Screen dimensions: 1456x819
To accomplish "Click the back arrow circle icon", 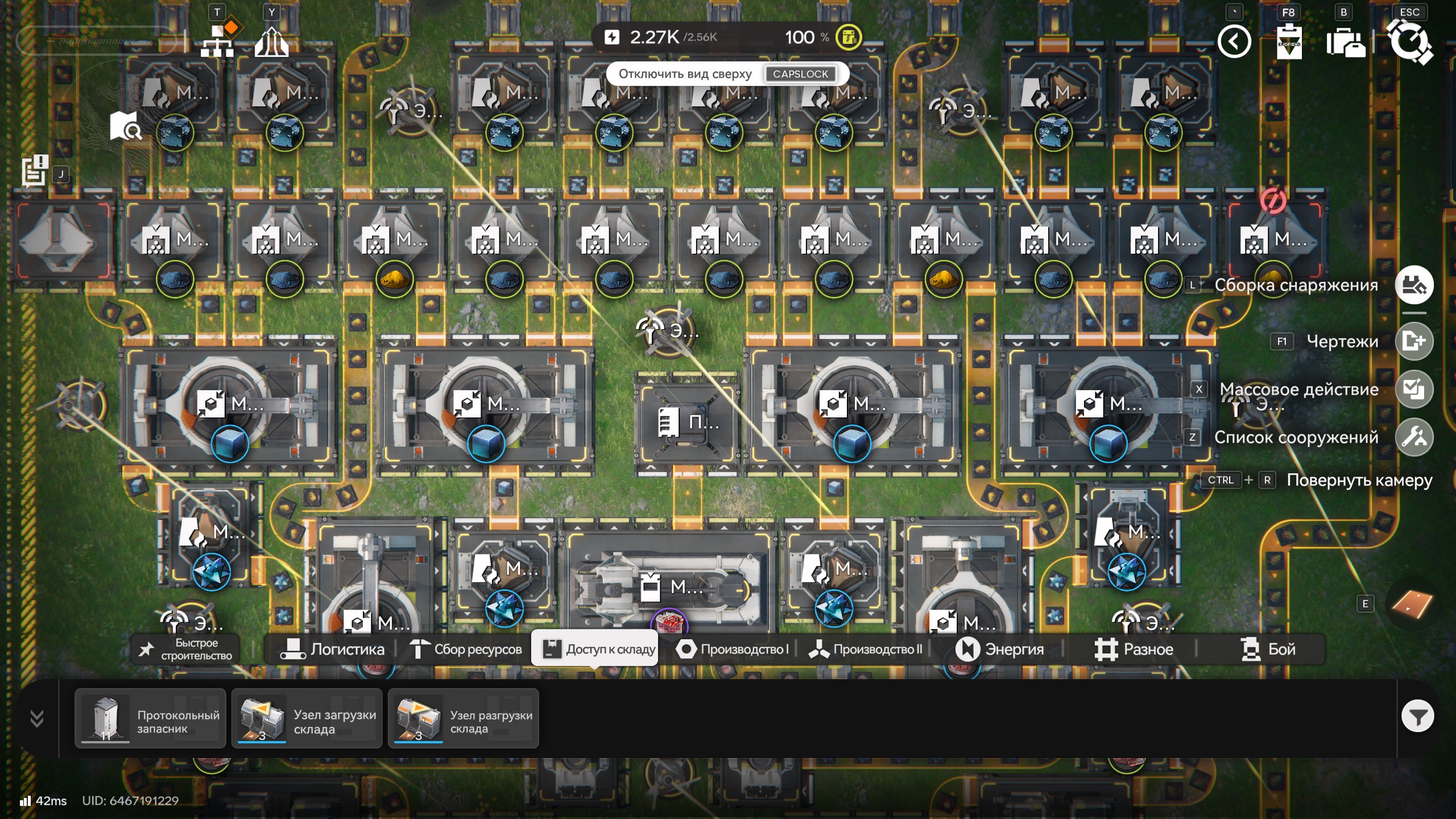I will pos(1234,42).
